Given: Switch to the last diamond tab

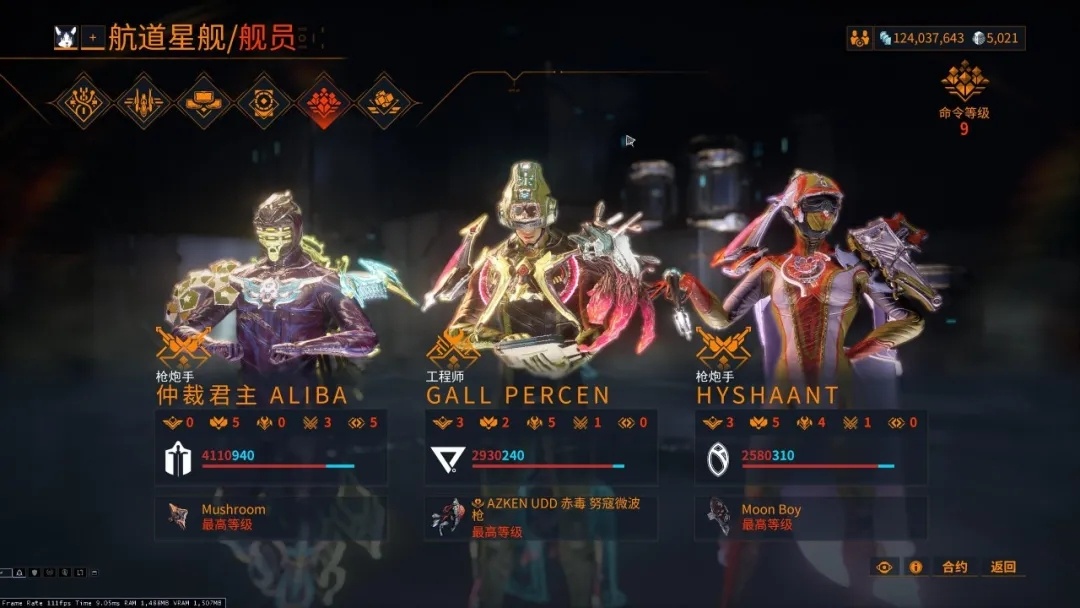Looking at the screenshot, I should (385, 102).
